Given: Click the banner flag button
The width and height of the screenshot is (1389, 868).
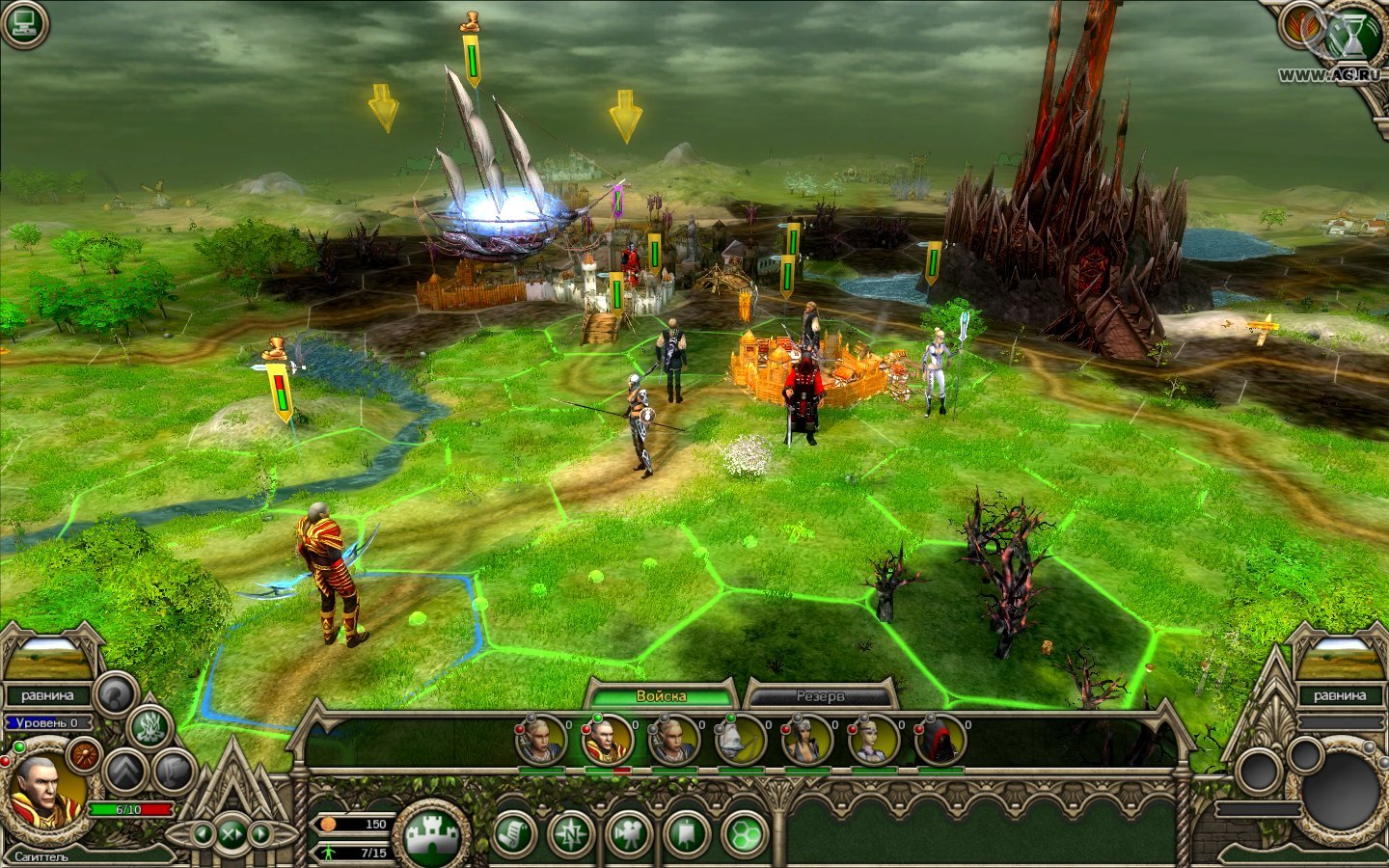Looking at the screenshot, I should pos(686,834).
